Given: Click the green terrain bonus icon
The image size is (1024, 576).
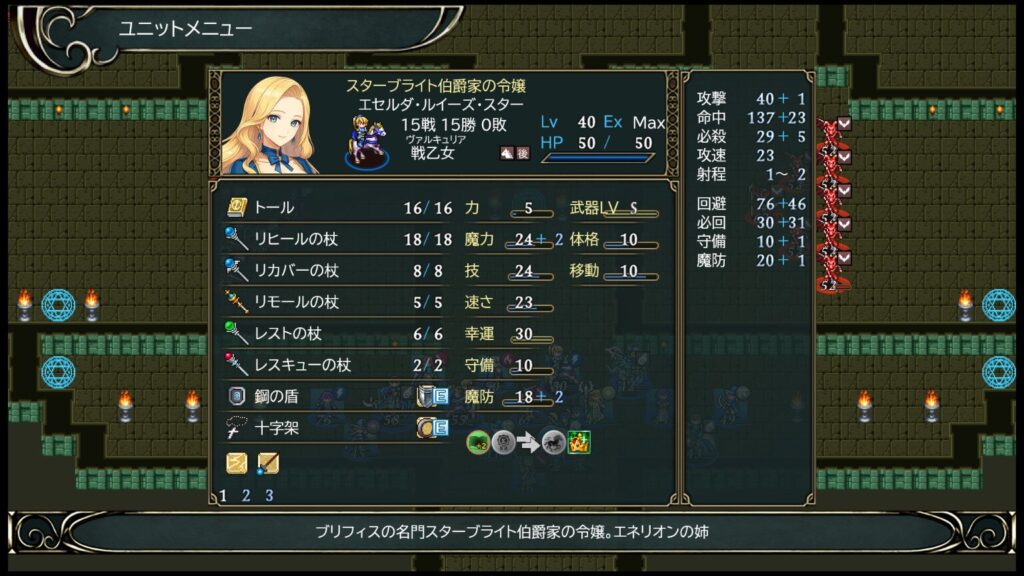Looking at the screenshot, I should [x=478, y=442].
